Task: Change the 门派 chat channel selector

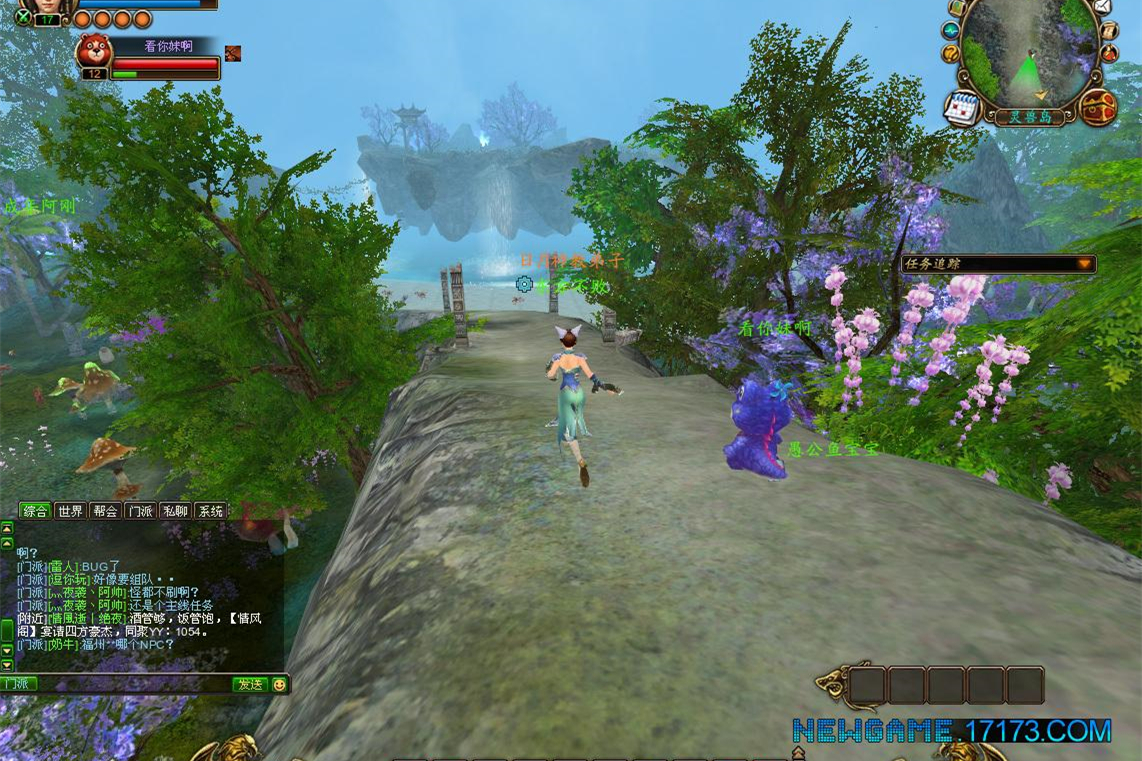Action: tap(18, 684)
